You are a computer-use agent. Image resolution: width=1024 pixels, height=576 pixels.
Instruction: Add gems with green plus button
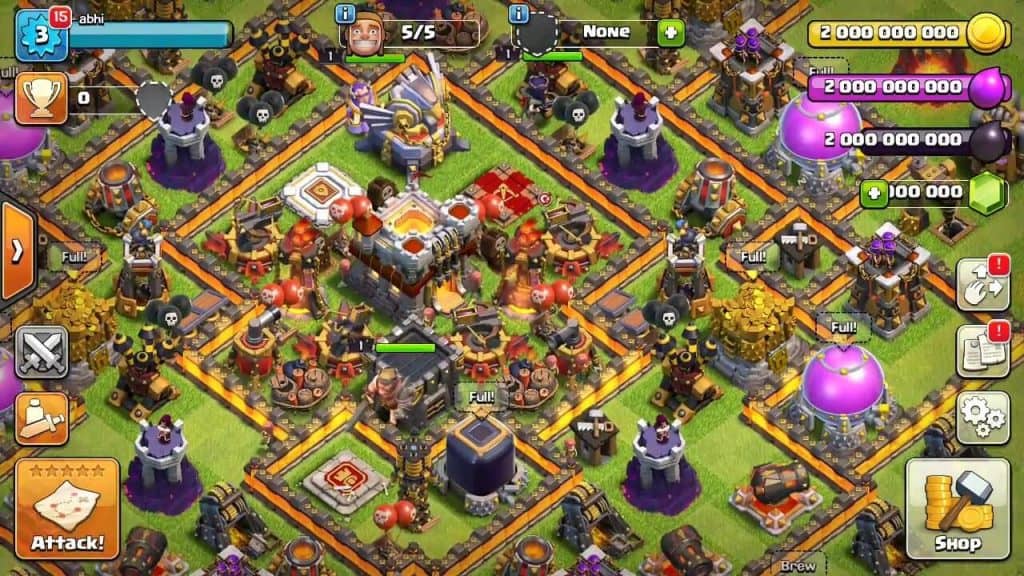pyautogui.click(x=874, y=193)
